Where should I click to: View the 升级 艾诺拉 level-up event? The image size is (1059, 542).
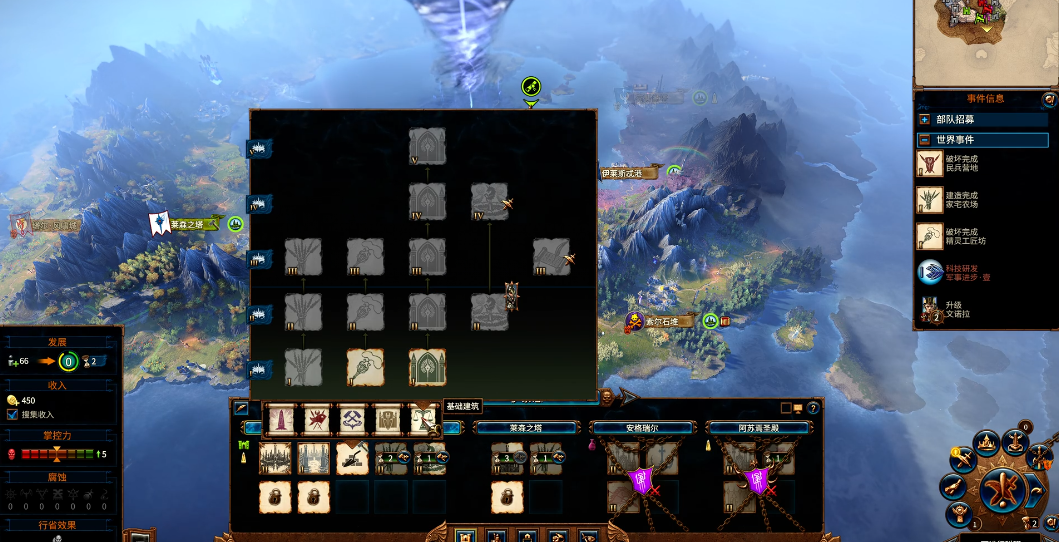[930, 311]
